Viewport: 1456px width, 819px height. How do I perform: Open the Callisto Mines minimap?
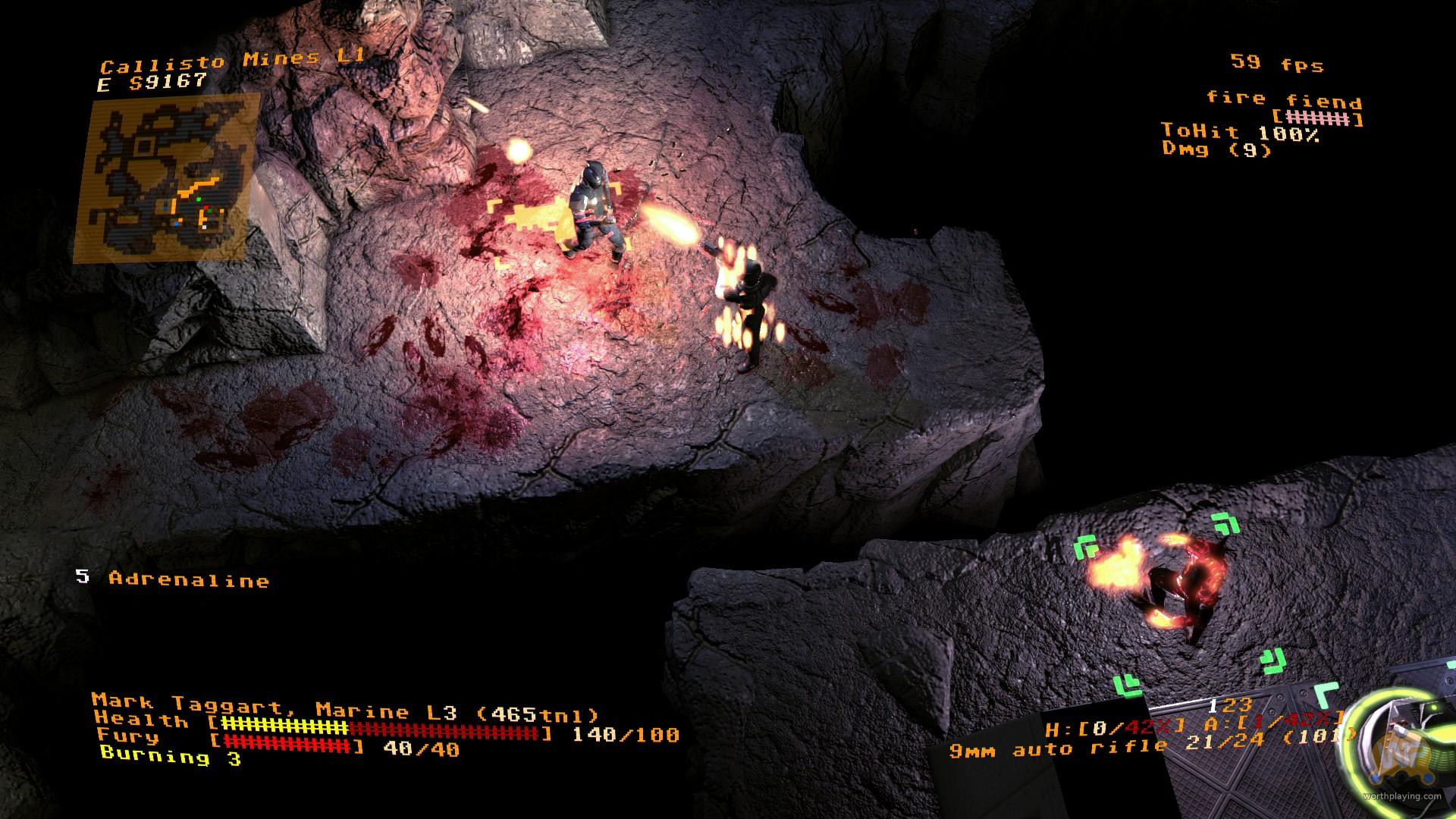coord(167,178)
